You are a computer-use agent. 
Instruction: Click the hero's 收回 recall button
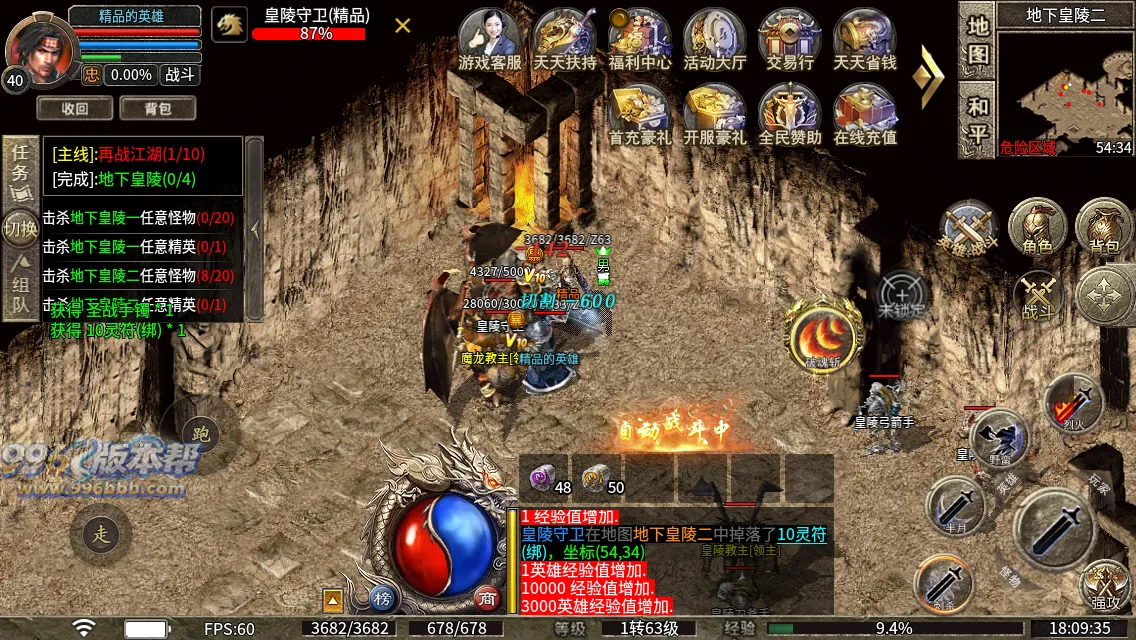pyautogui.click(x=74, y=108)
